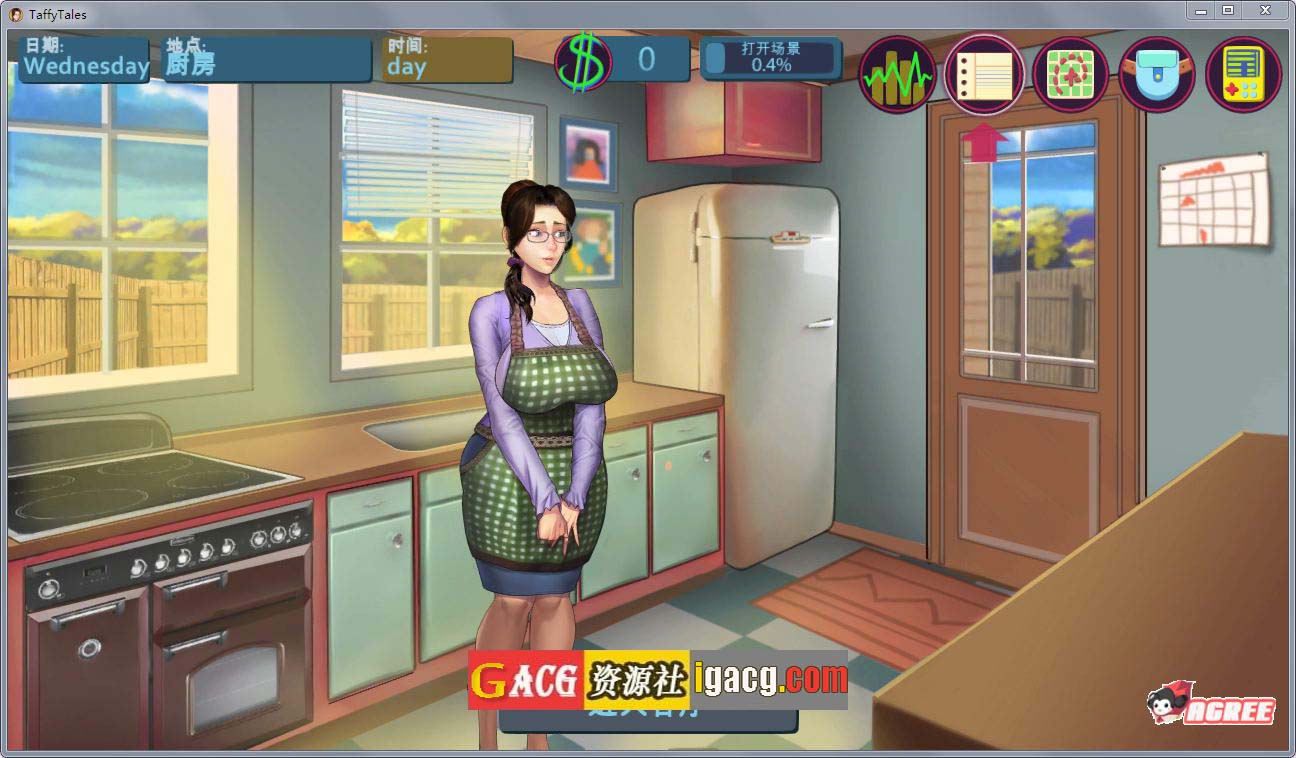
Task: Open the notebook journal icon
Action: tap(984, 74)
